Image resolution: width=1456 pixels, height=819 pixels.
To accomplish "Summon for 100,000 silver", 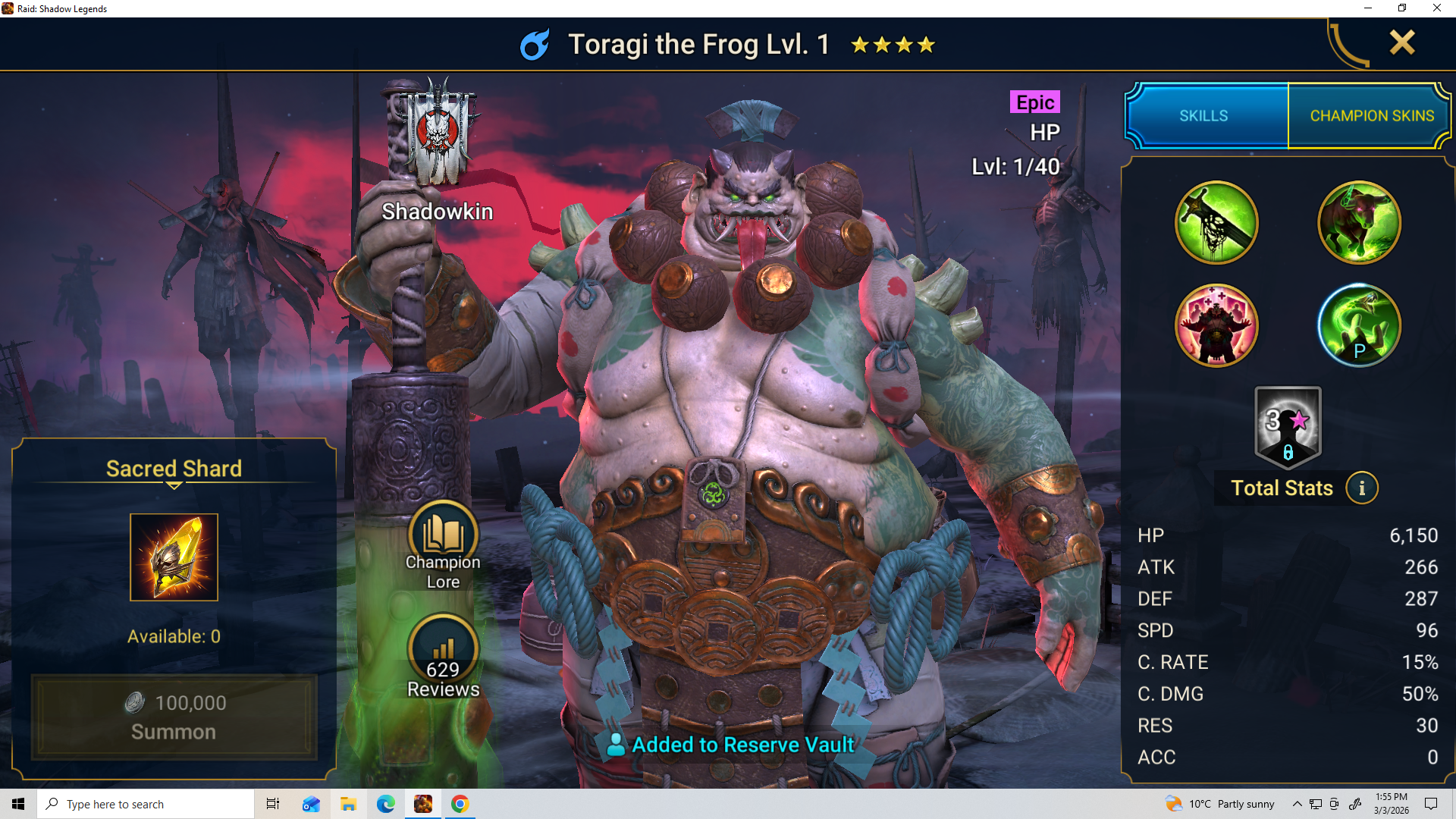I will pos(174,717).
